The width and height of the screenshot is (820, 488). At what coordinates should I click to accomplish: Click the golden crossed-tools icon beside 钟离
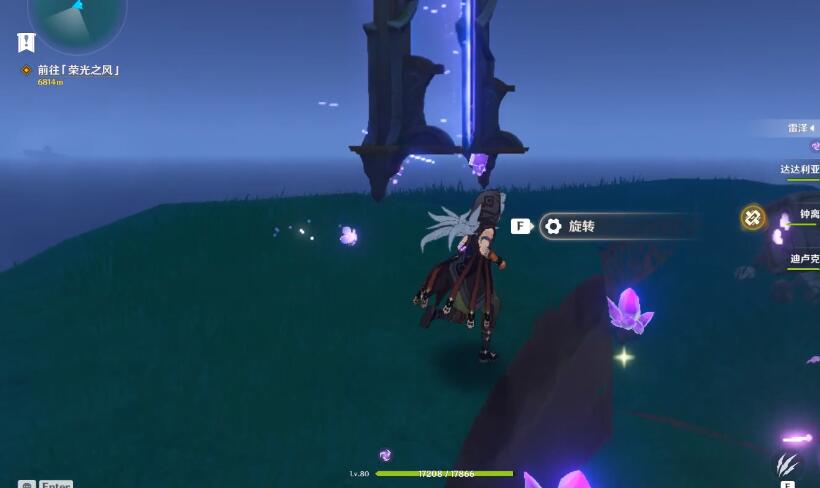752,217
